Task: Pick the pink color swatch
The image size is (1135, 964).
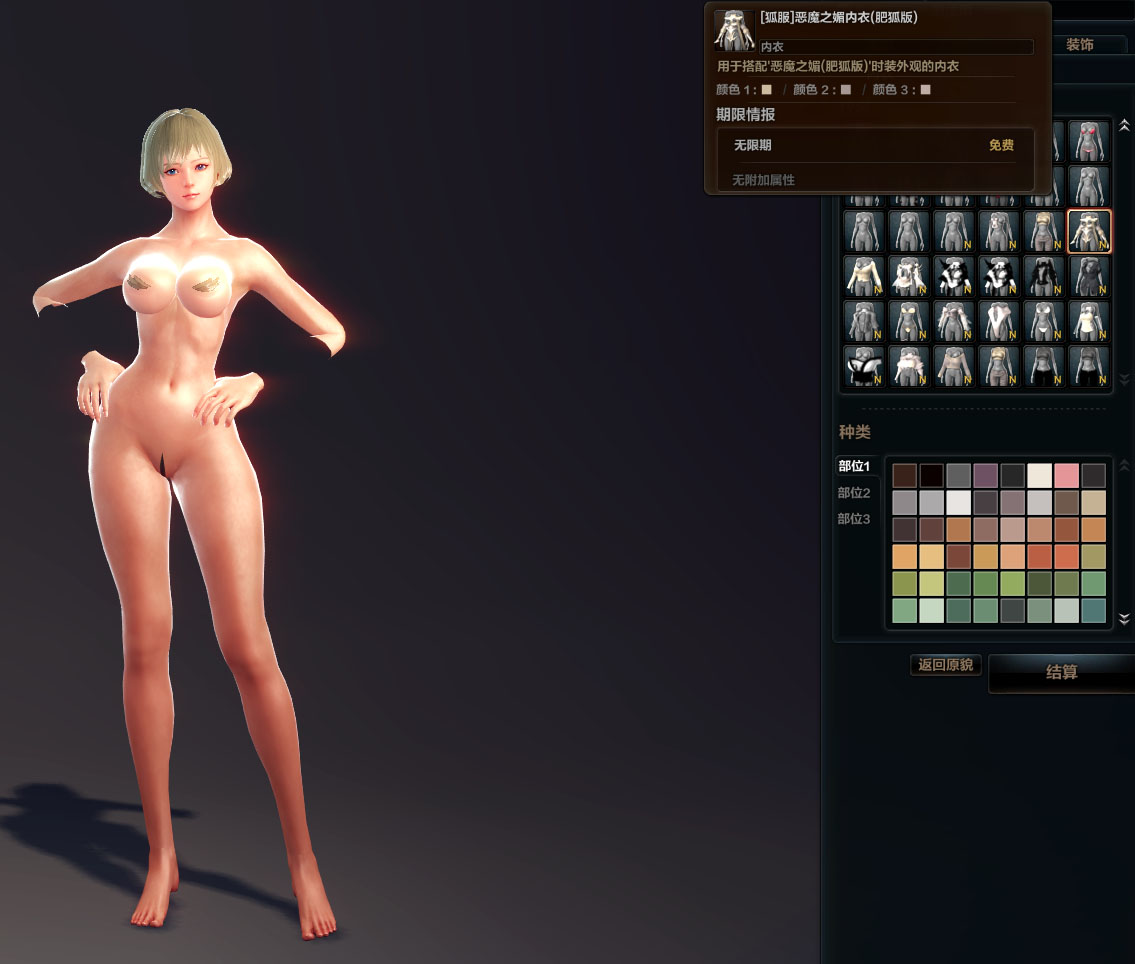Action: pos(1066,476)
